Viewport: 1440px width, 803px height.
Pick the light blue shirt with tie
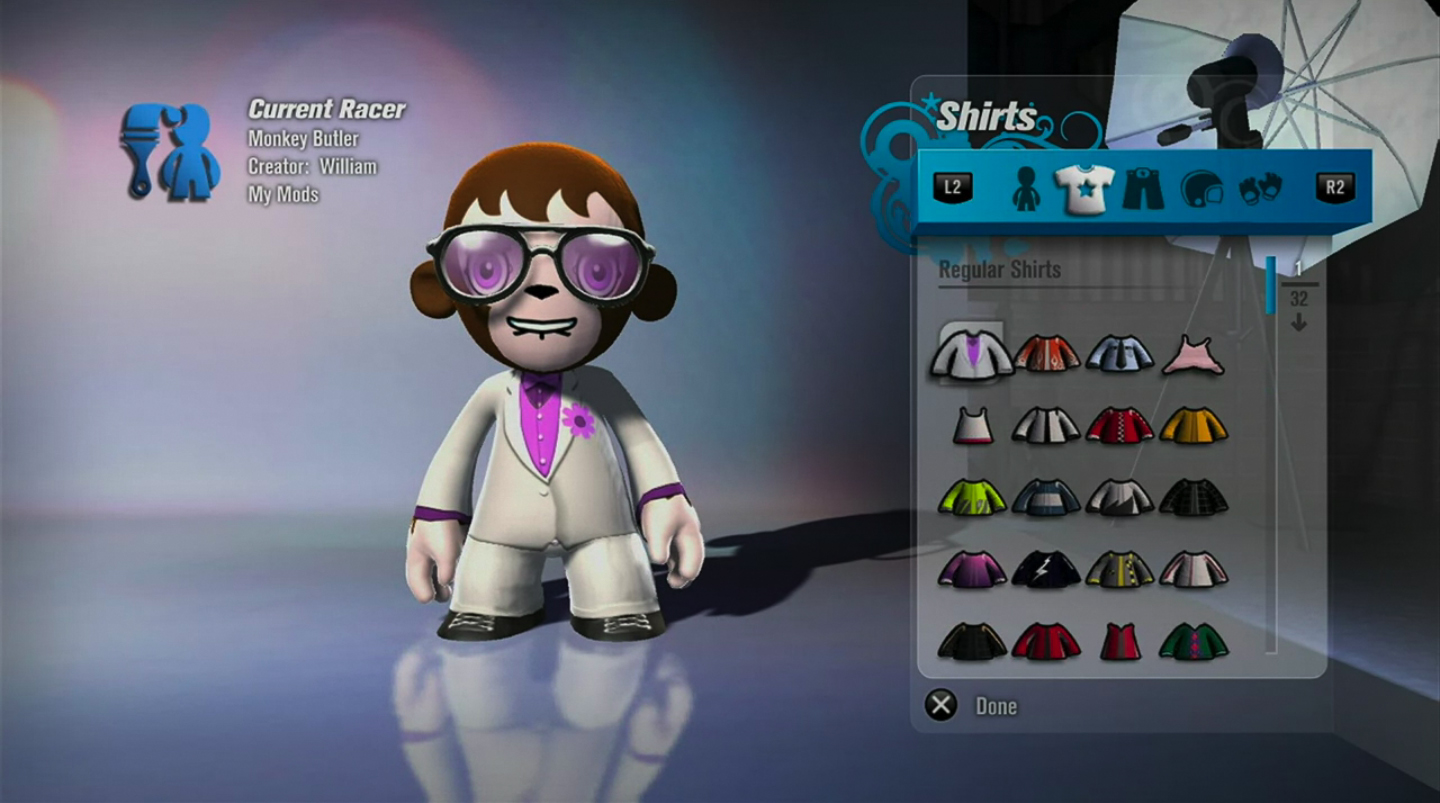(1120, 354)
